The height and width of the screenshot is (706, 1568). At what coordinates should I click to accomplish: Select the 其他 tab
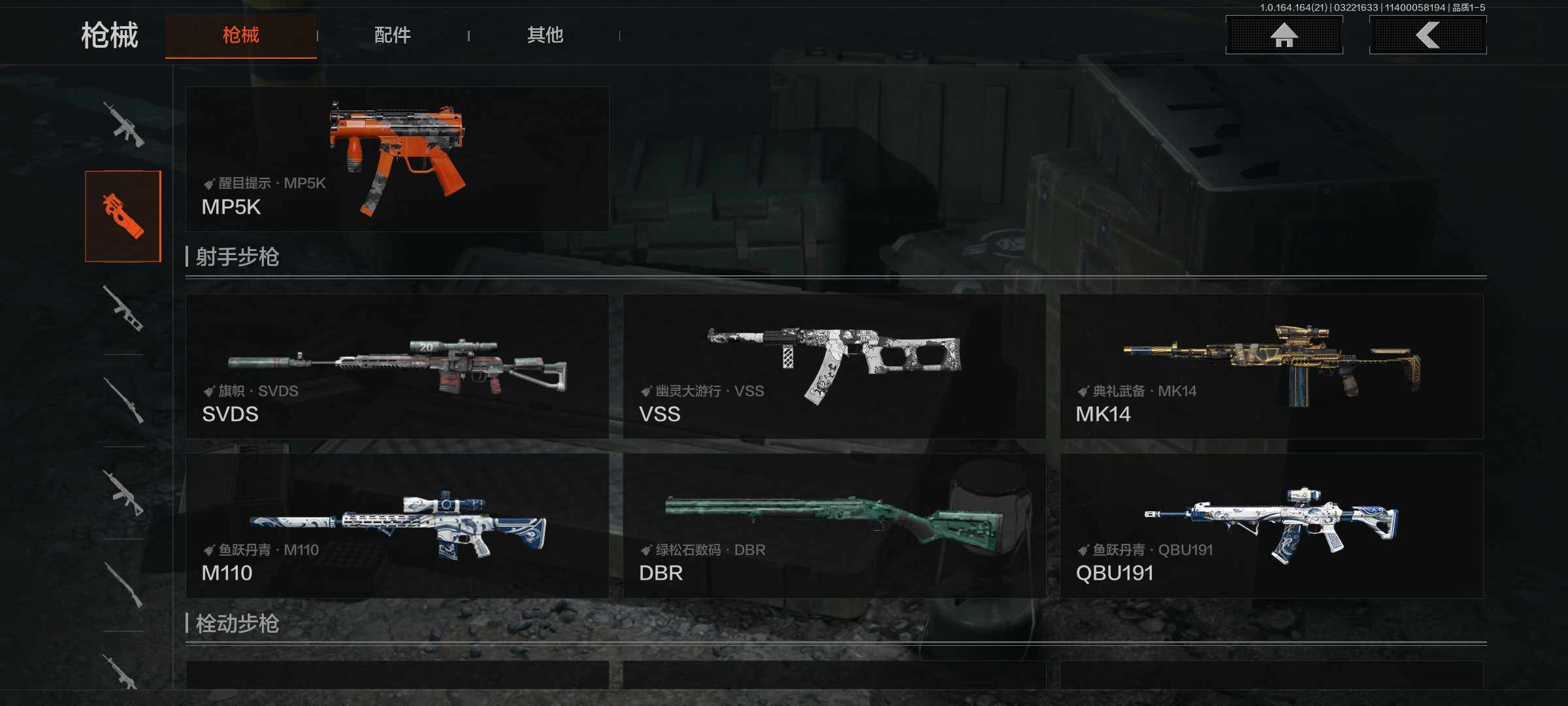coord(545,35)
